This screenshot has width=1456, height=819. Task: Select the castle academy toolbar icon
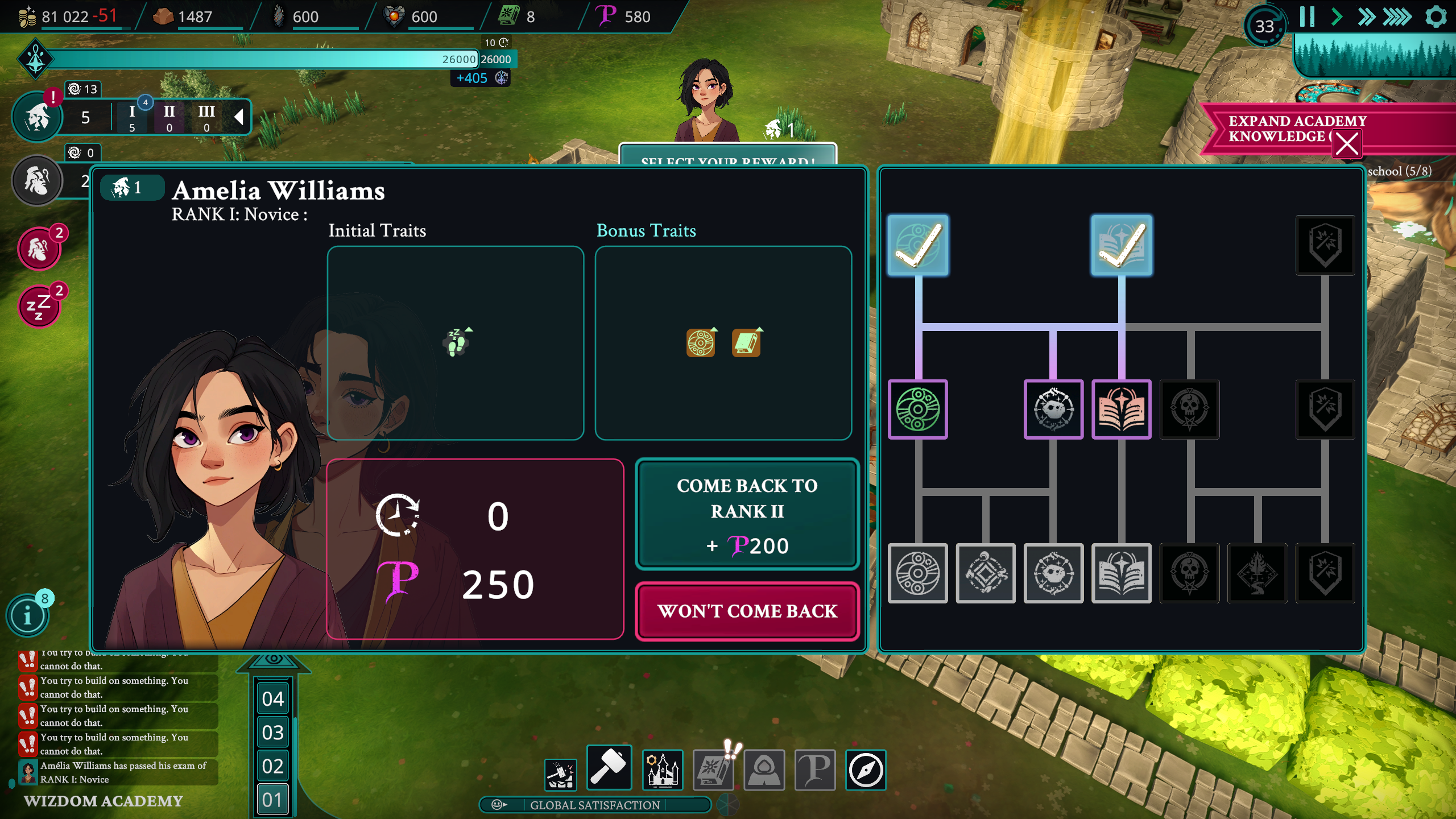[x=663, y=770]
